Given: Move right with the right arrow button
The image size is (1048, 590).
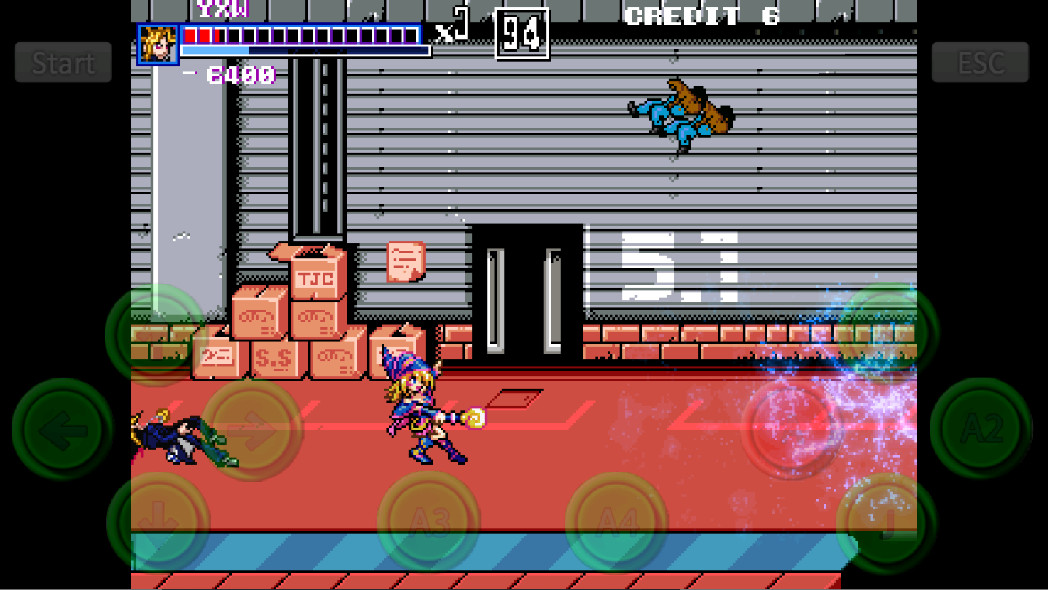Looking at the screenshot, I should click(251, 429).
